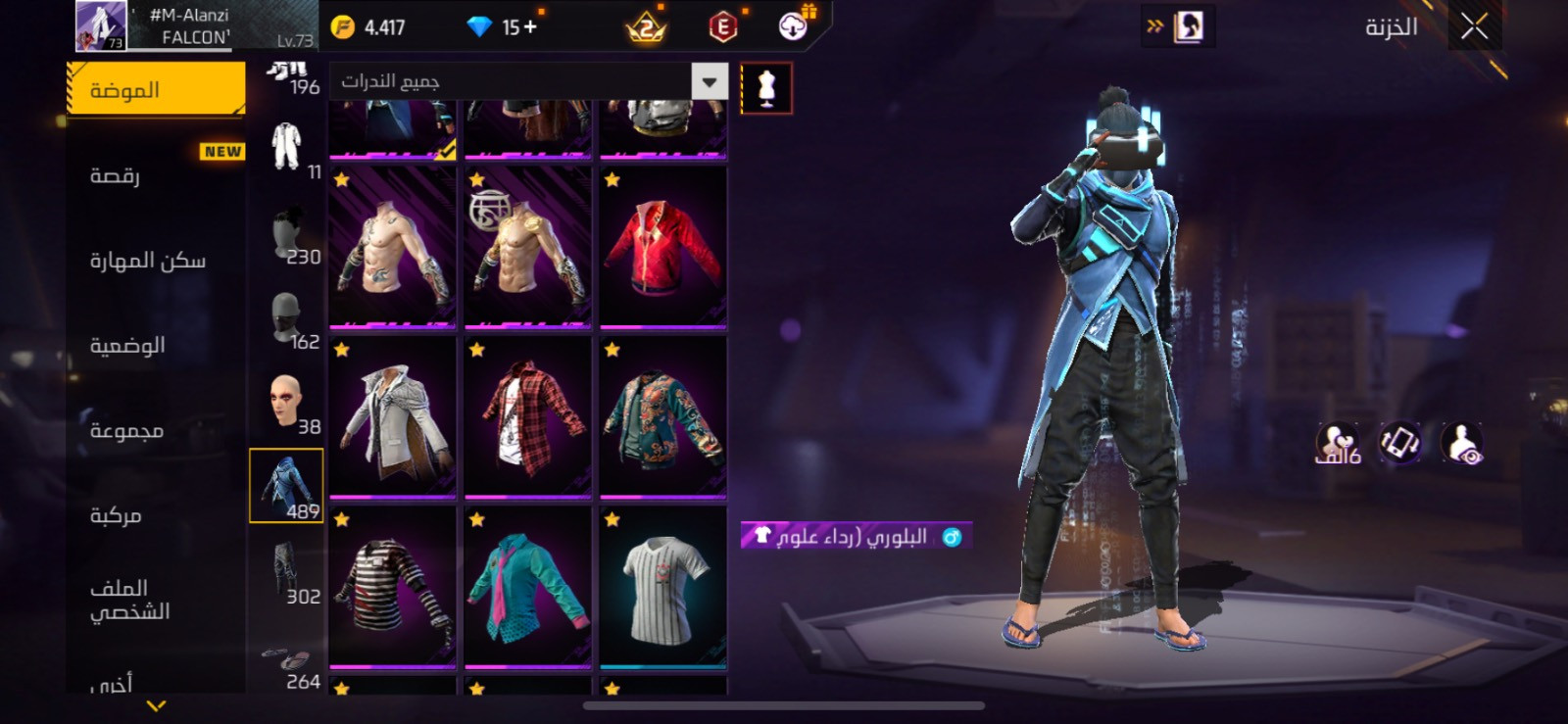Screen dimensions: 1568x724
Task: Open the مركبة (vehicle) tab
Action: point(156,514)
